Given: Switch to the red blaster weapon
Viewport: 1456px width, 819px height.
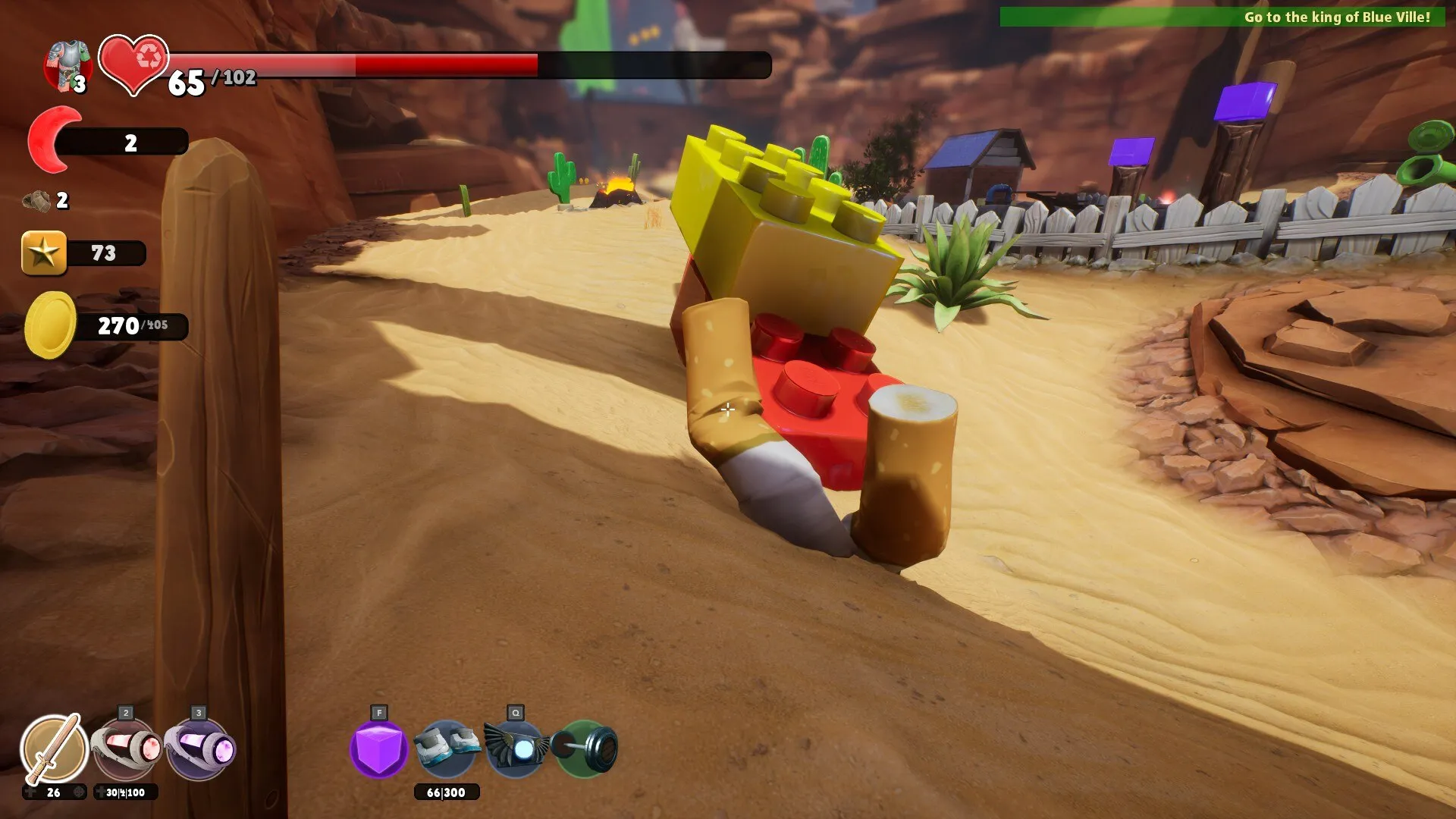Looking at the screenshot, I should tap(126, 748).
